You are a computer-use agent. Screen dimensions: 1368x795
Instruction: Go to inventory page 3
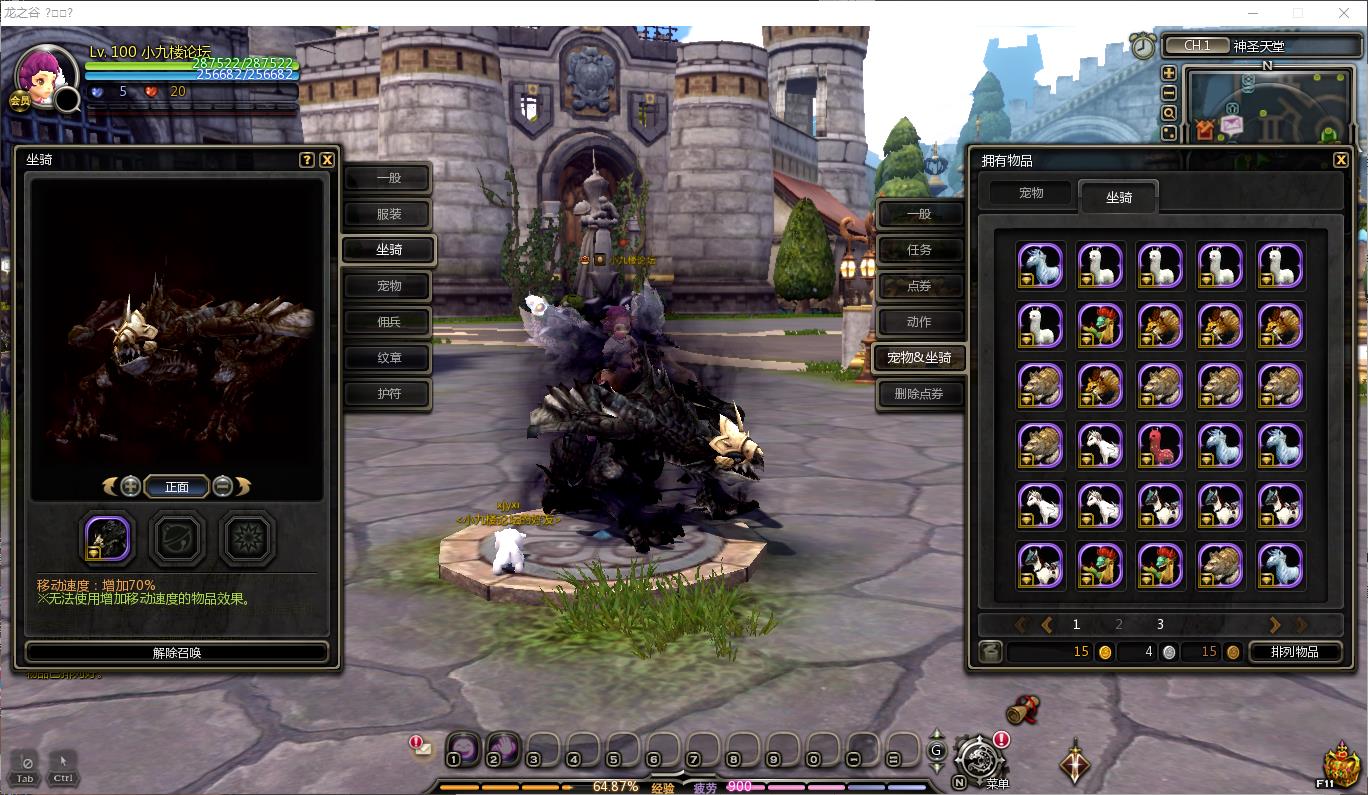1160,624
